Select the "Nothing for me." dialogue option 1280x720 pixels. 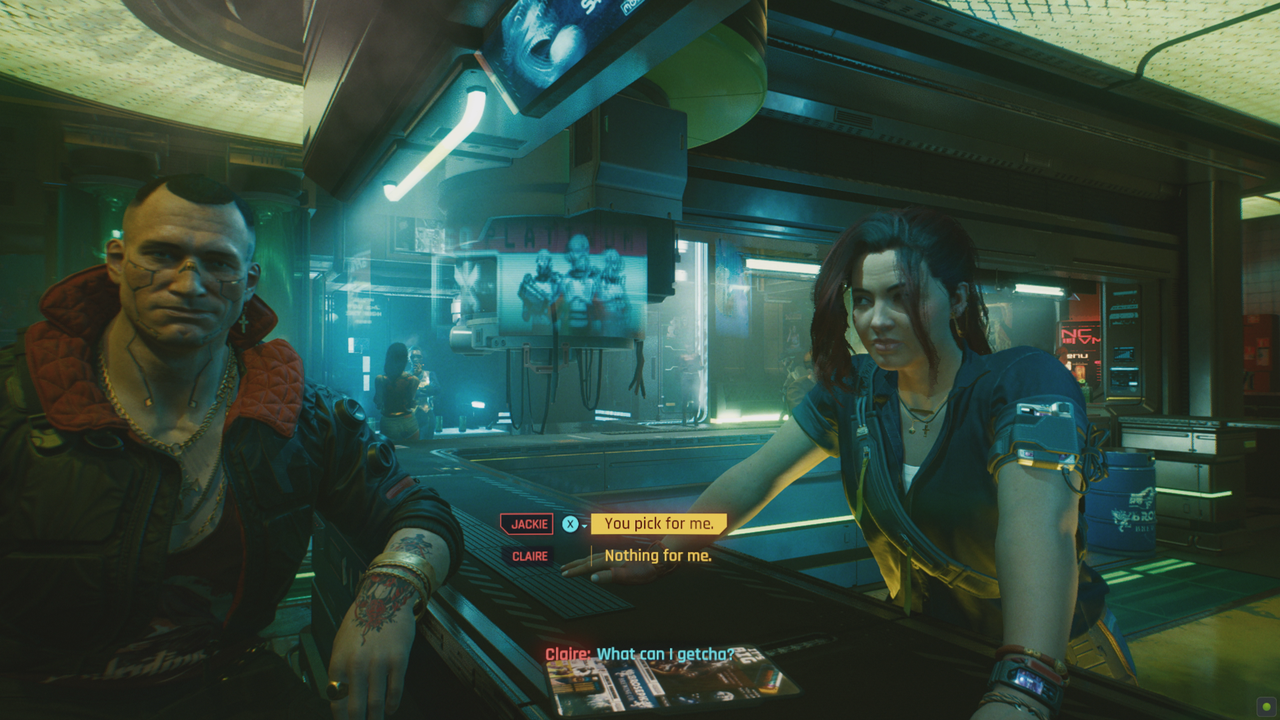click(658, 556)
